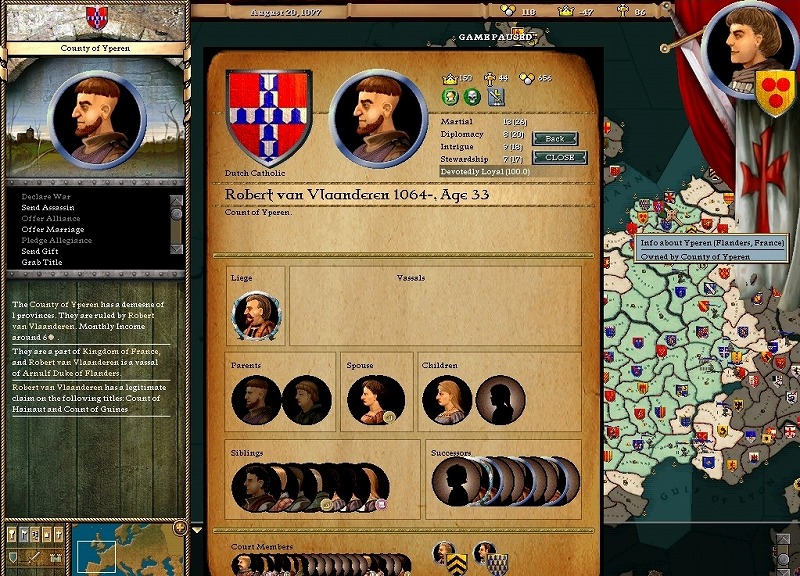Expand the minimap with the plus button
Image resolution: width=800 pixels, height=576 pixels.
click(180, 527)
